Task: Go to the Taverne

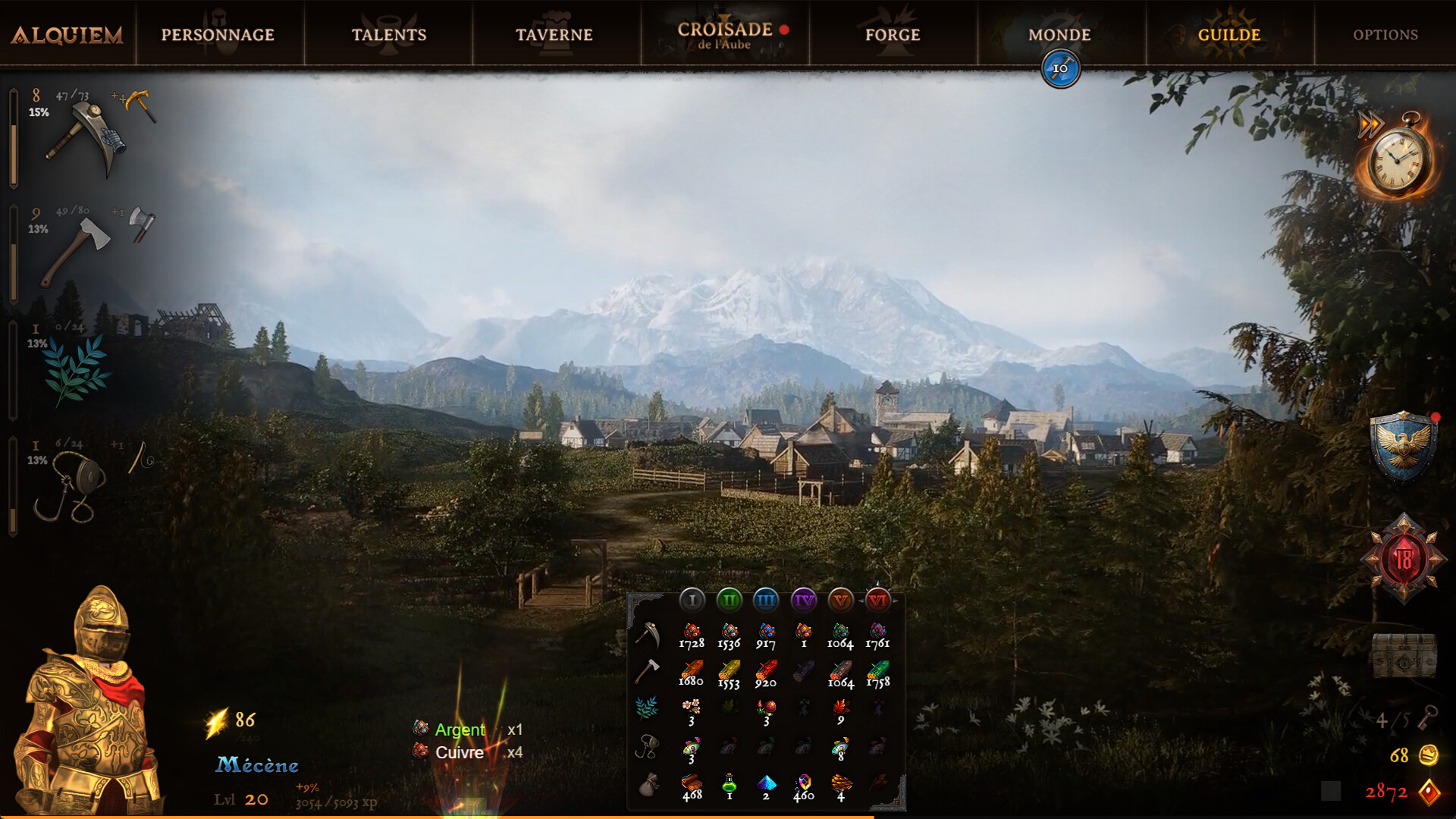Action: pyautogui.click(x=554, y=35)
